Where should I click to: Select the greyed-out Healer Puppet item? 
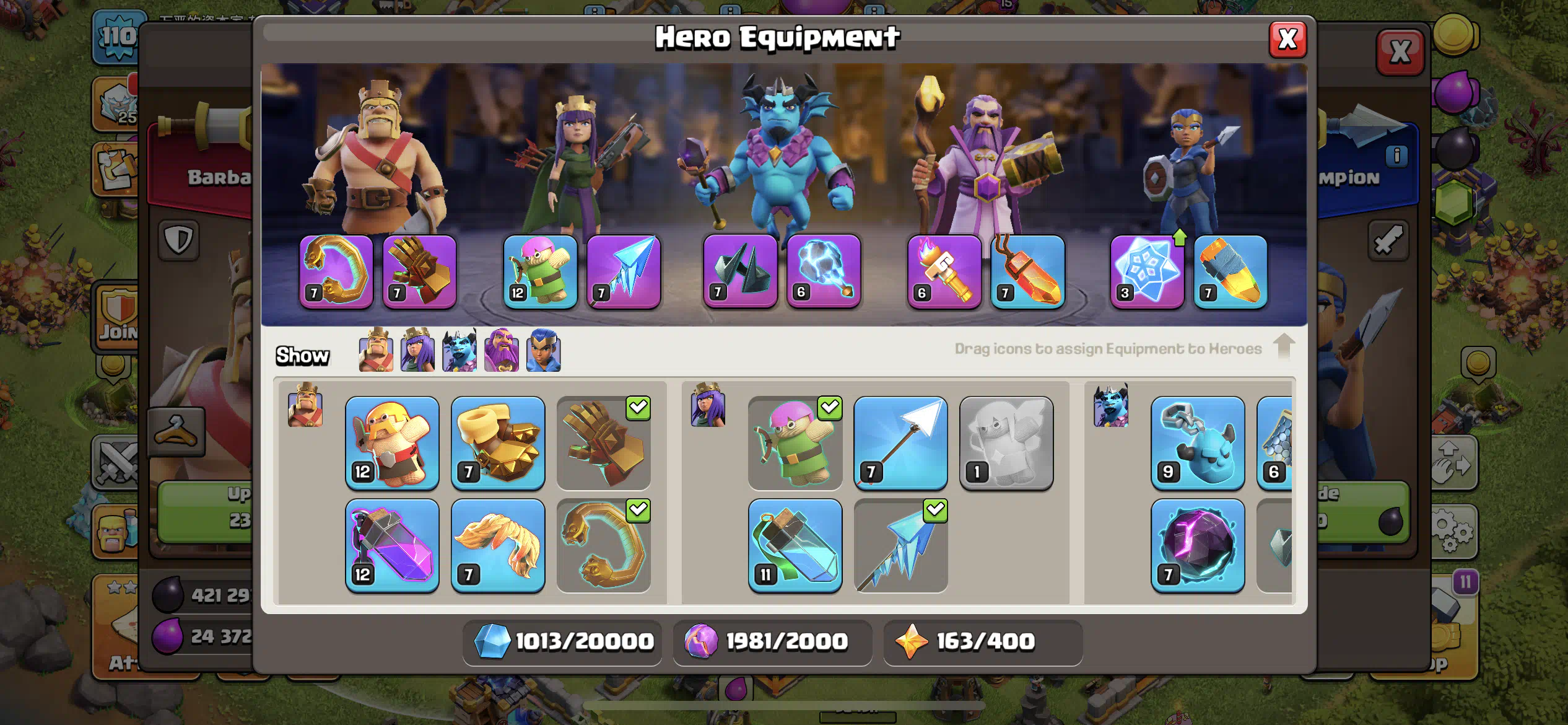click(1006, 443)
